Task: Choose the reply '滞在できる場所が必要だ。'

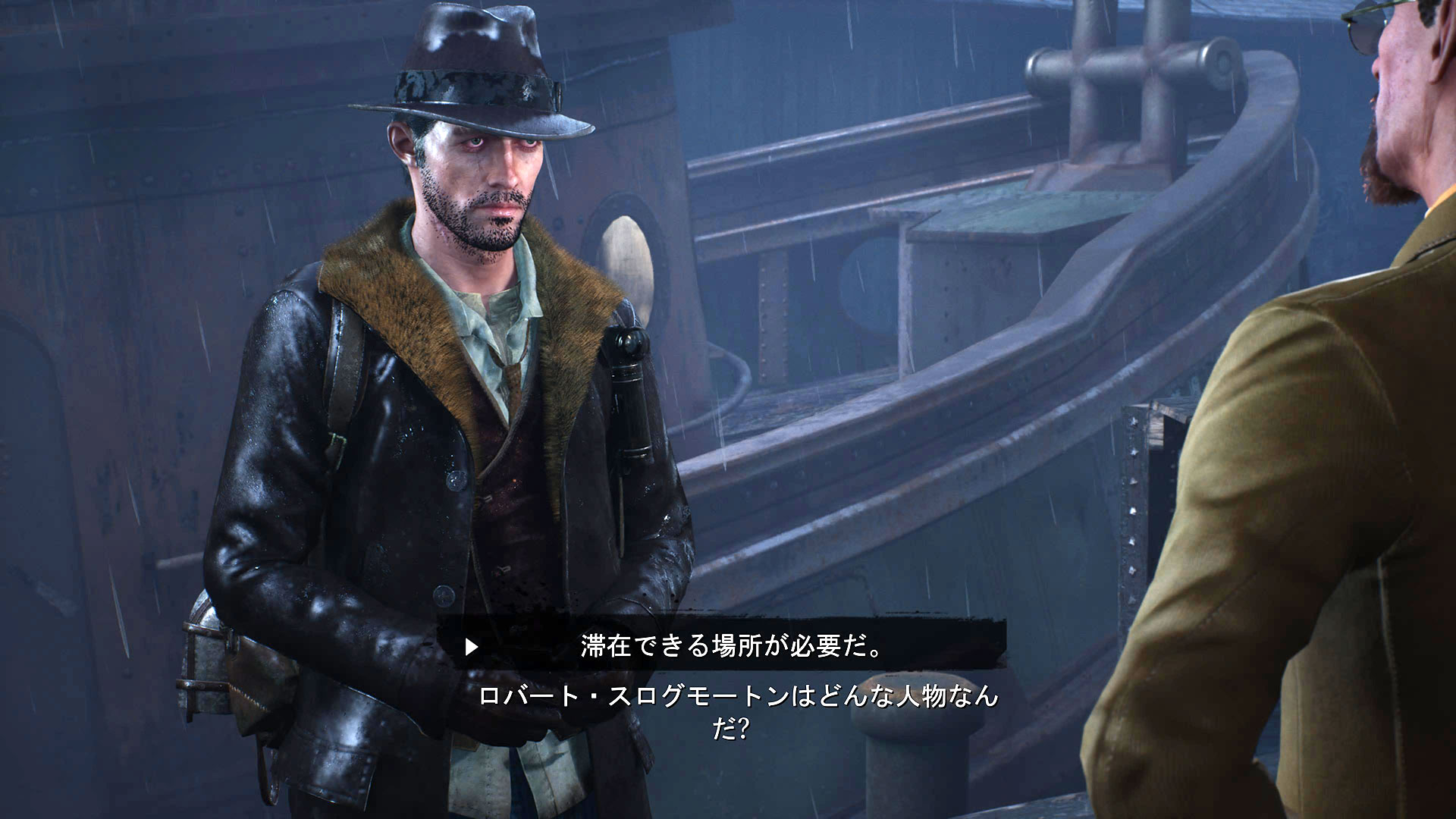Action: click(x=731, y=646)
